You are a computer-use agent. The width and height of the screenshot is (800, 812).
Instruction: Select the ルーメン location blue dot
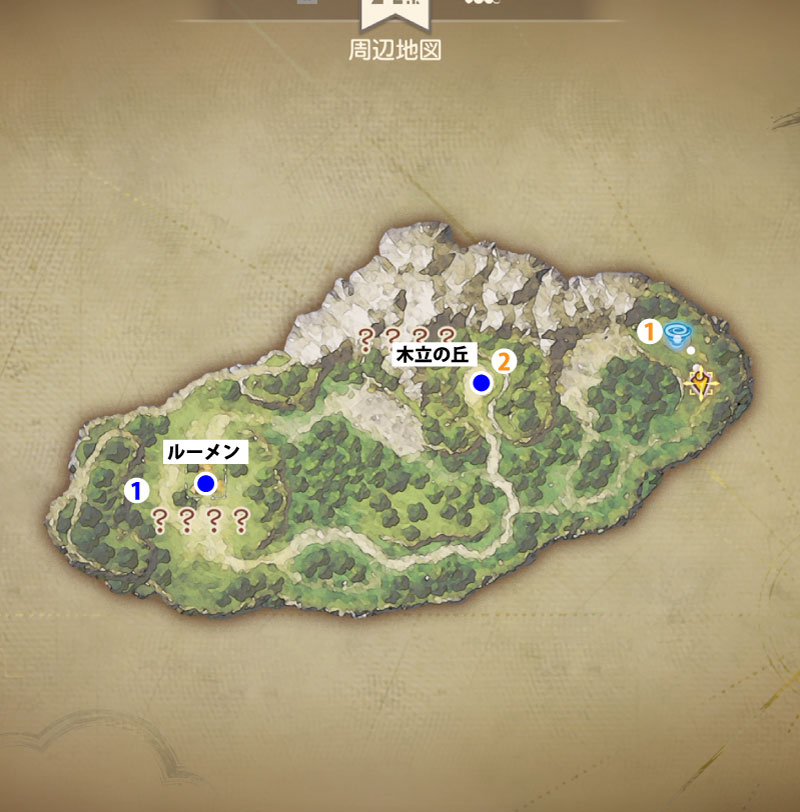pos(206,484)
